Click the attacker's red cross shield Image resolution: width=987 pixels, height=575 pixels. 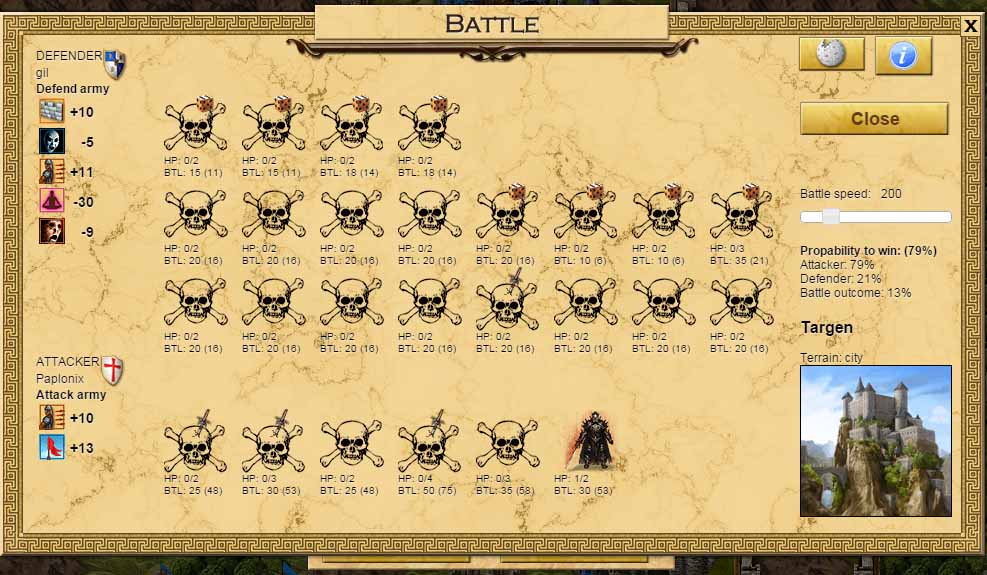[113, 370]
